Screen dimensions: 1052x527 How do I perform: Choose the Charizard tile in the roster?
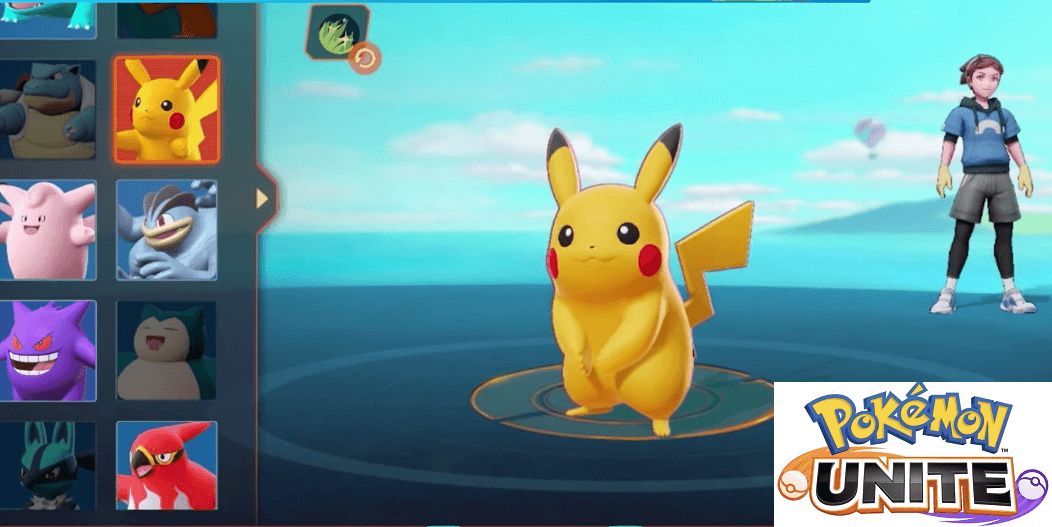point(166,18)
